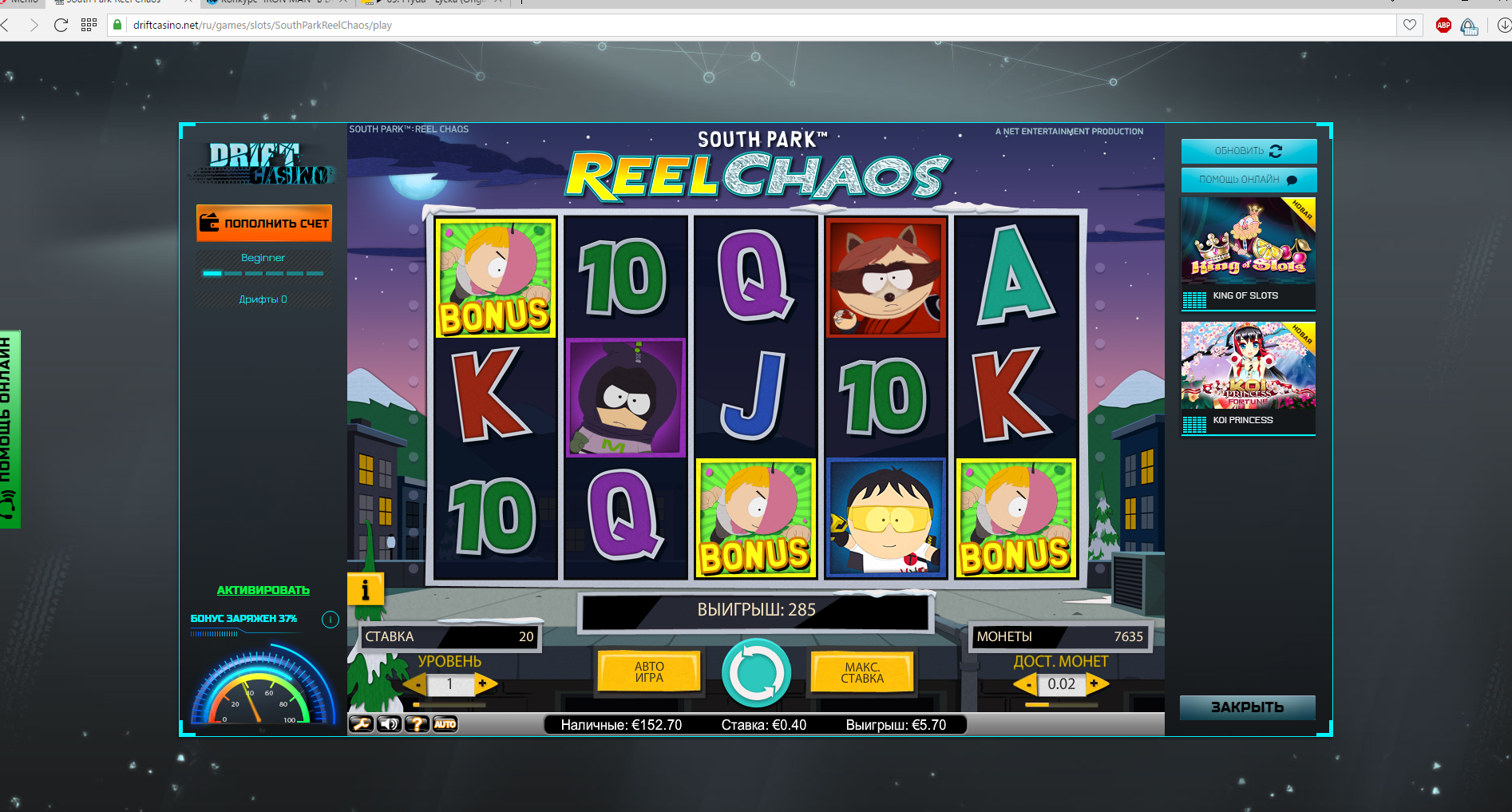Click the green АКТИВИРОВАТЬ link
This screenshot has width=1512, height=812.
[263, 590]
